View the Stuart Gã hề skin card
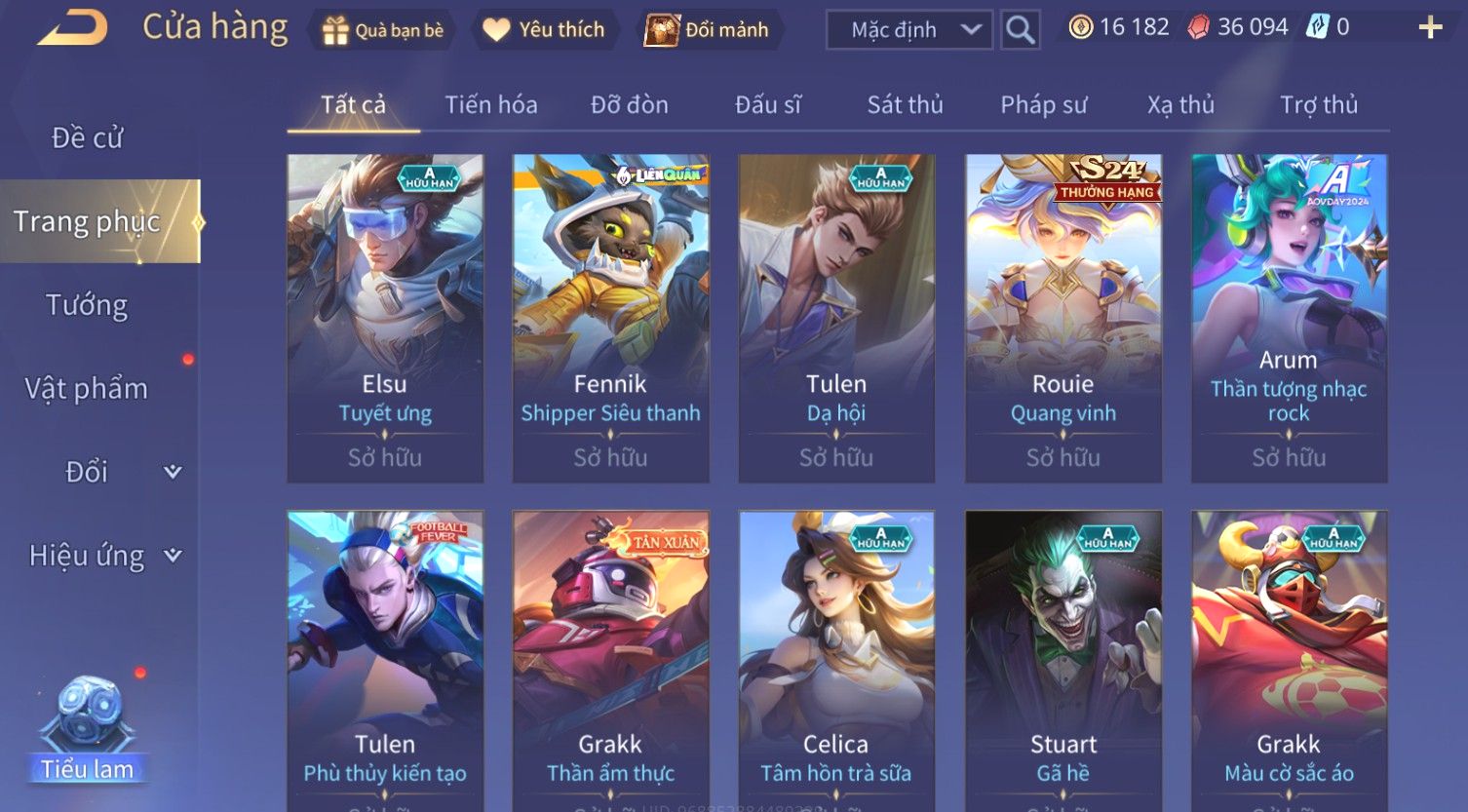1468x812 pixels. click(1062, 663)
